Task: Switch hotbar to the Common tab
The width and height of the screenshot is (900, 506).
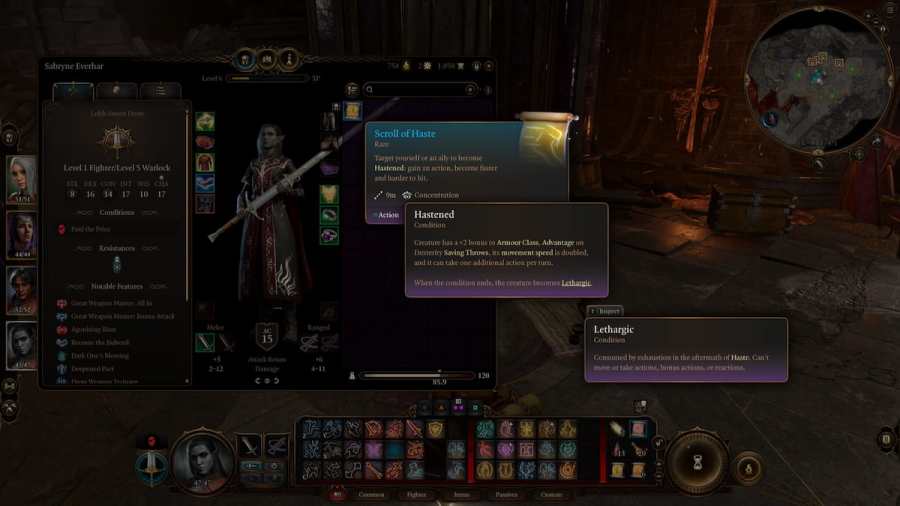Action: [371, 494]
